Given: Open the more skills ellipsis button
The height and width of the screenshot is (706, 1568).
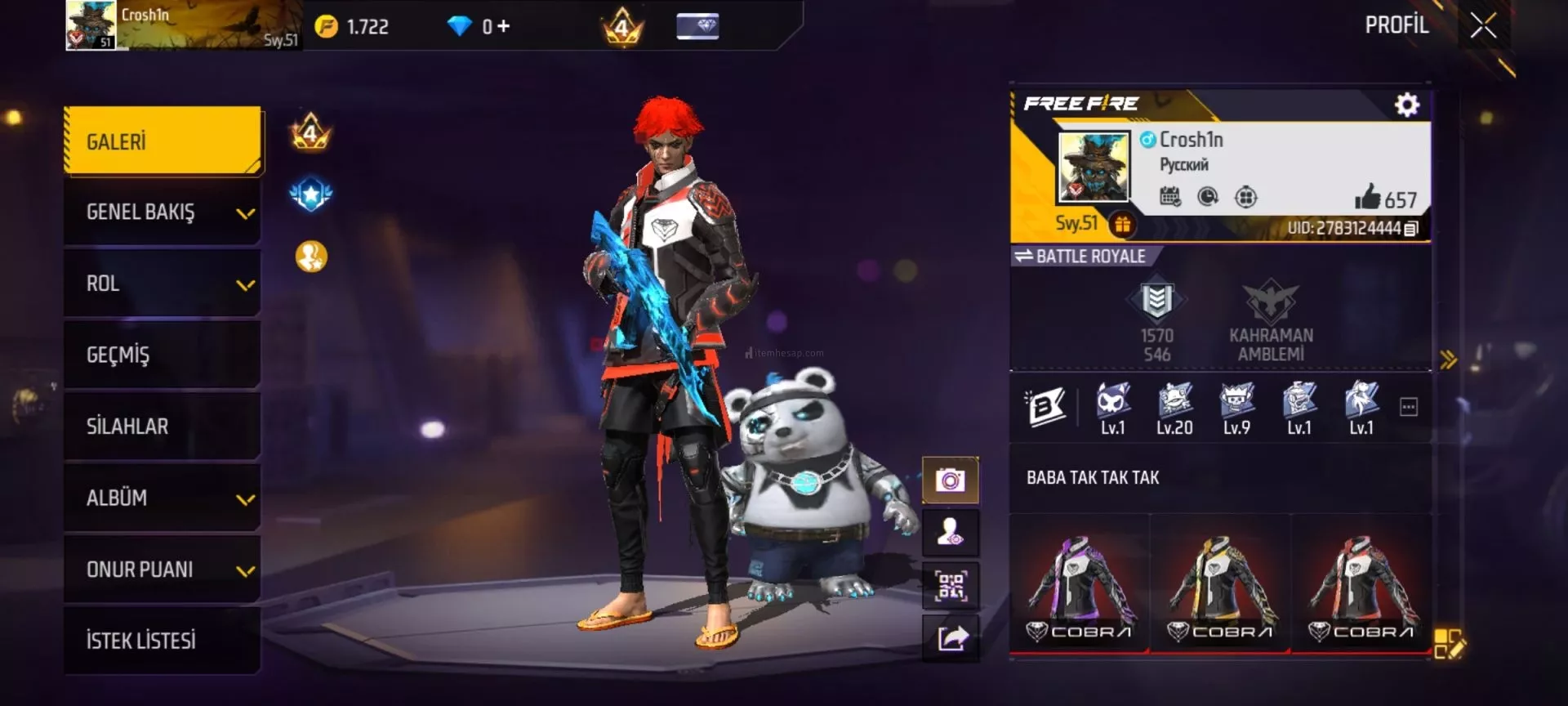Looking at the screenshot, I should [1409, 407].
